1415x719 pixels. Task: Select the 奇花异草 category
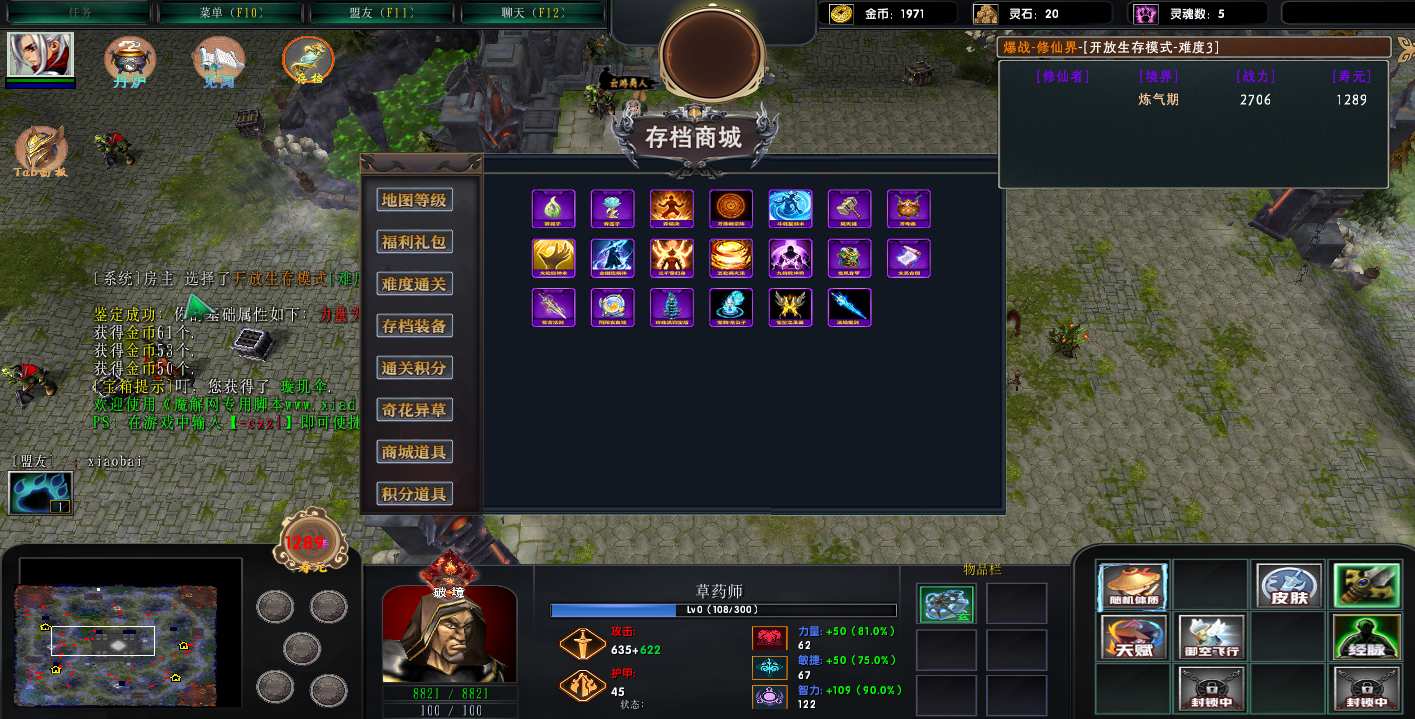[x=414, y=410]
